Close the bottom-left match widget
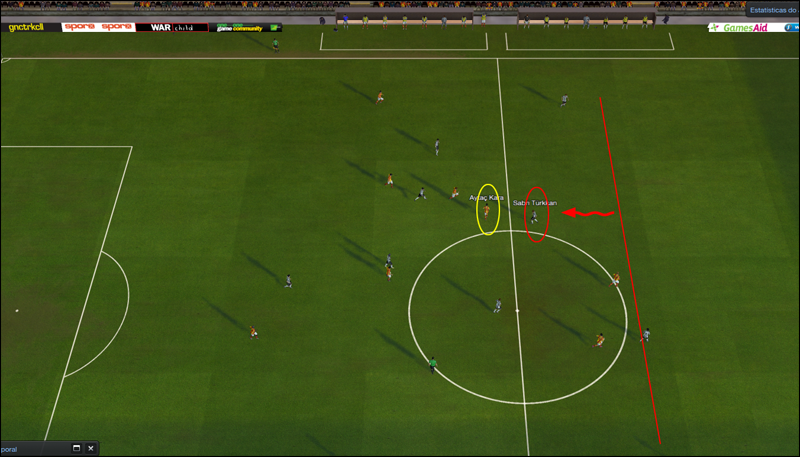This screenshot has height=457, width=800. pyautogui.click(x=91, y=449)
